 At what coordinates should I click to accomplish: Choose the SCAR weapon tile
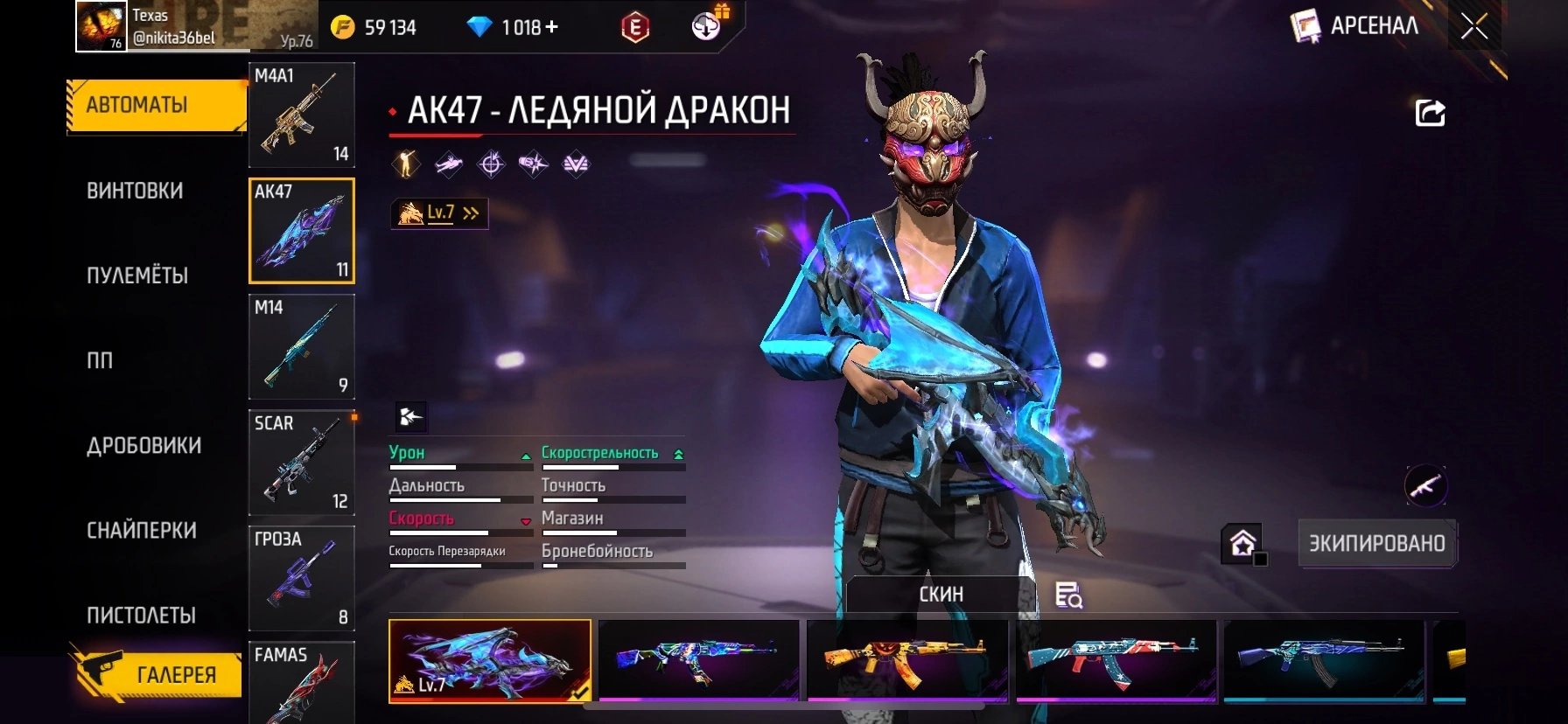pos(302,462)
